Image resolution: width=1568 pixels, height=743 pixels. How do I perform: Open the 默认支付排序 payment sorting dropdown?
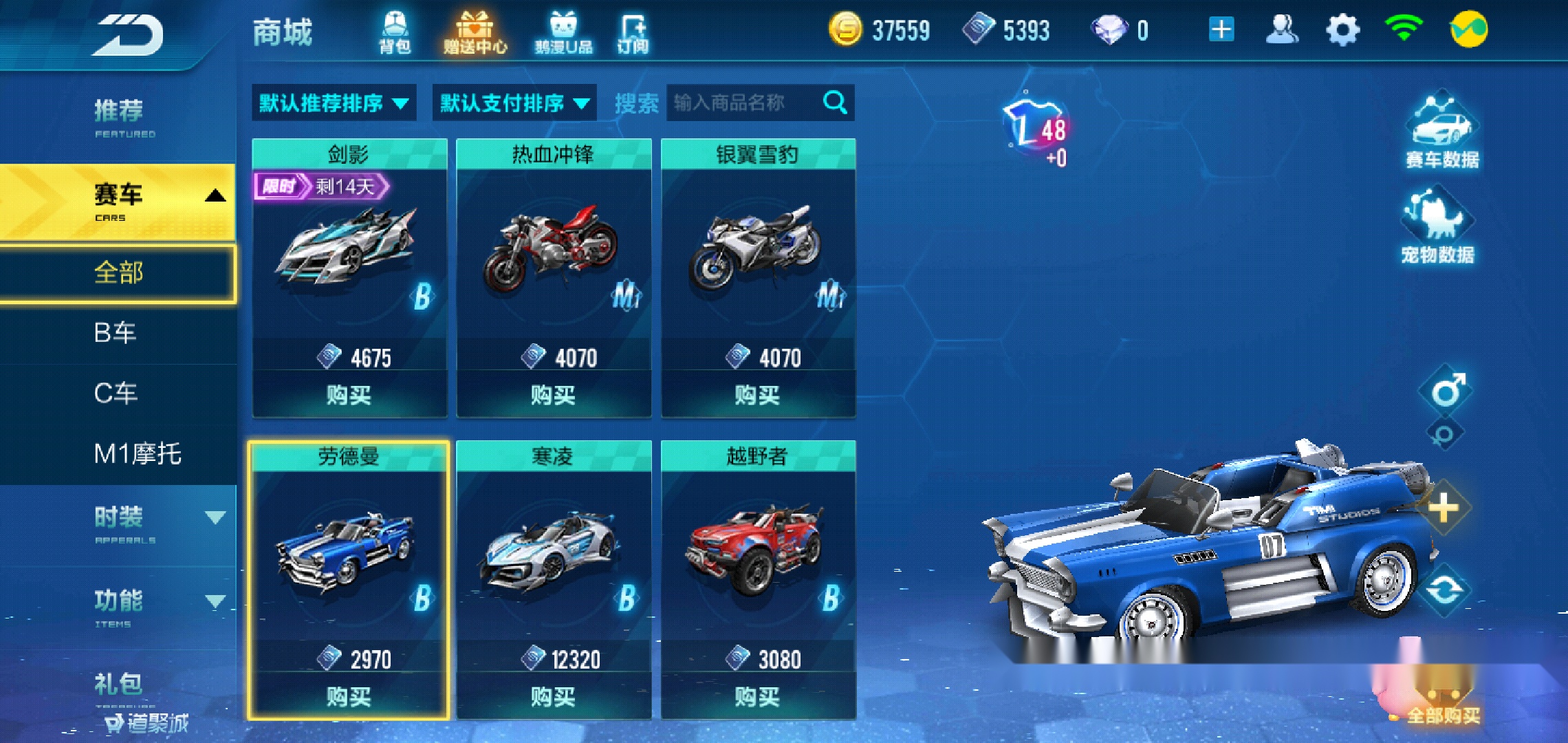click(512, 103)
